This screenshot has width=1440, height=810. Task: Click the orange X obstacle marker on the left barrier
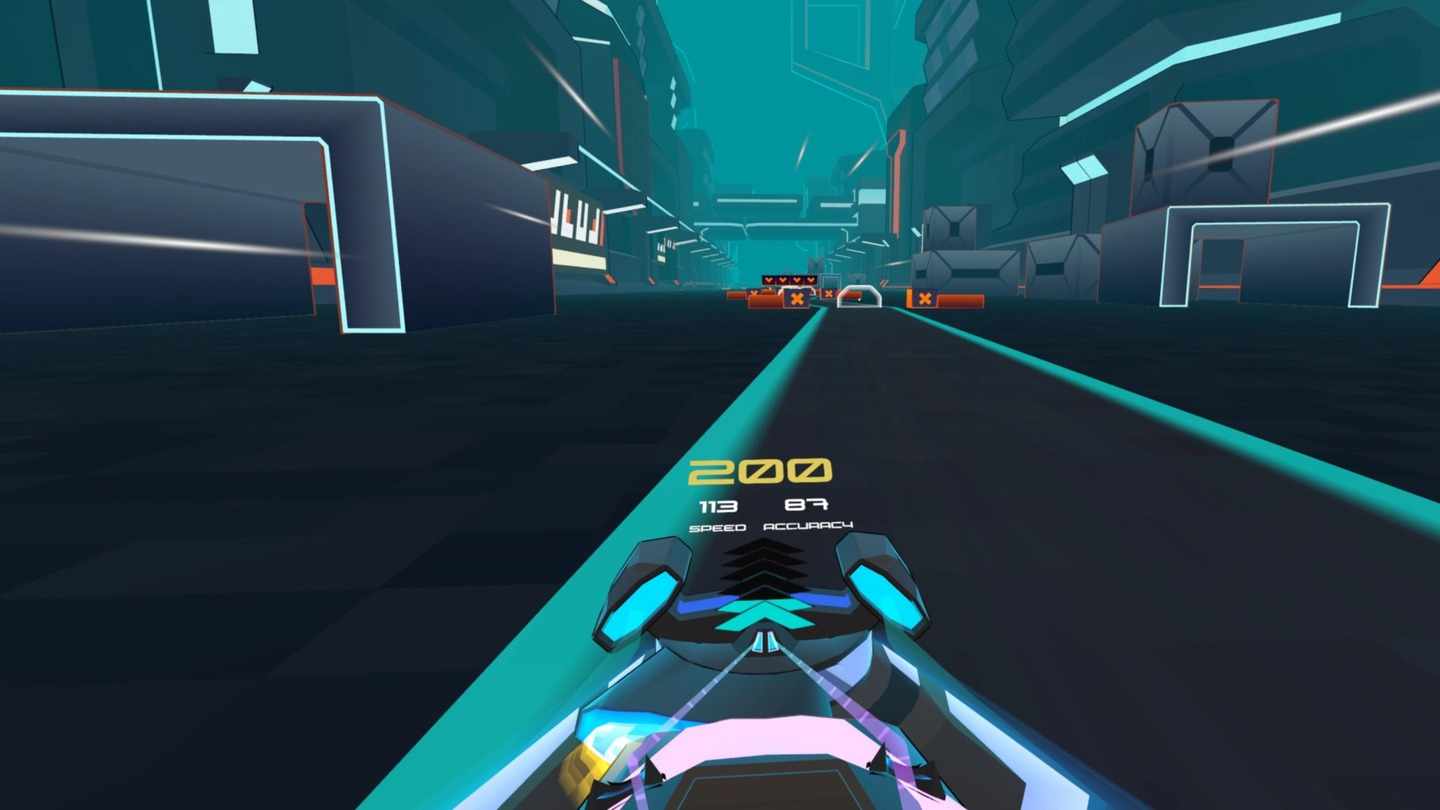click(797, 298)
